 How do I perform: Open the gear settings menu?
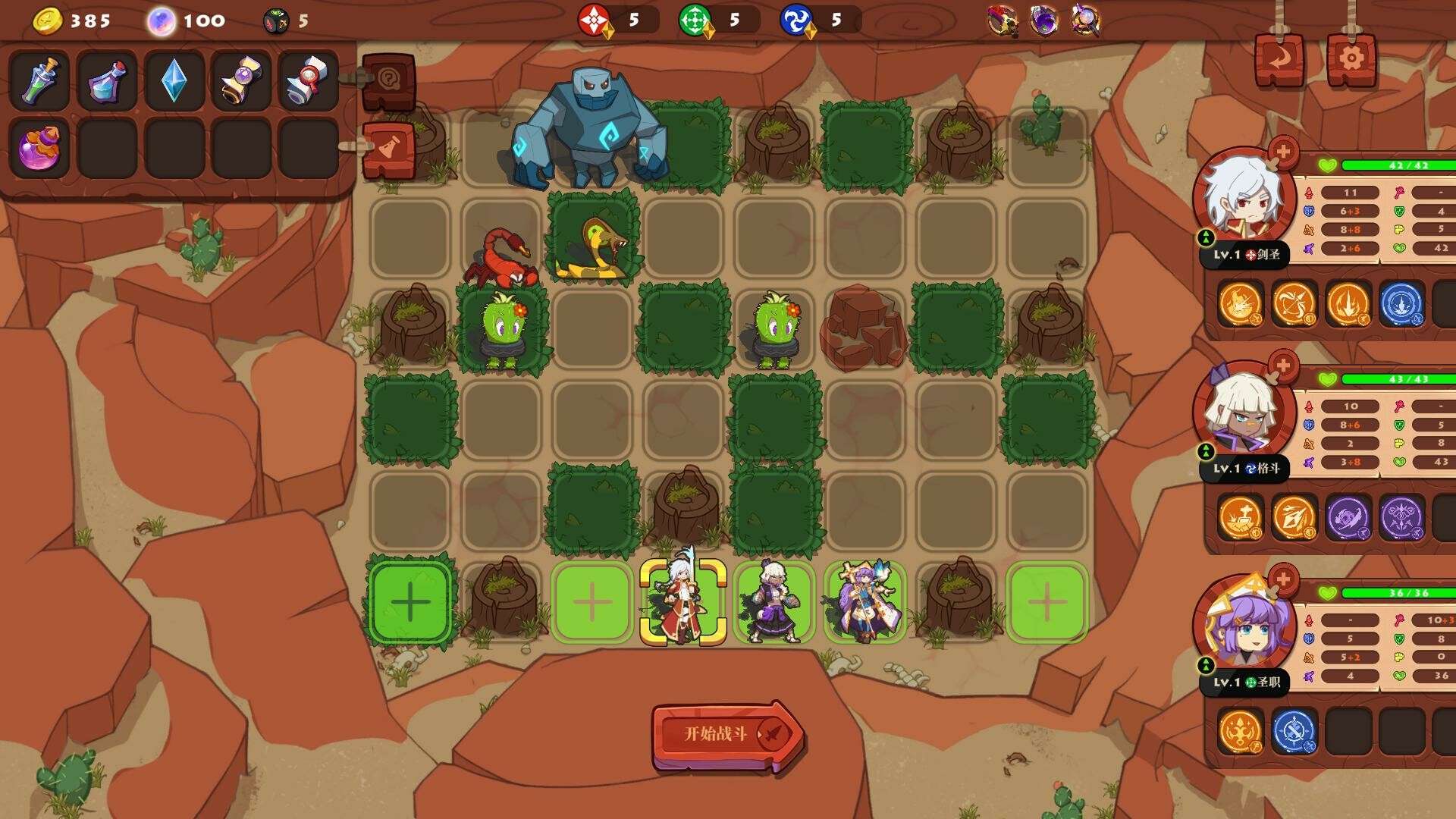(1351, 58)
